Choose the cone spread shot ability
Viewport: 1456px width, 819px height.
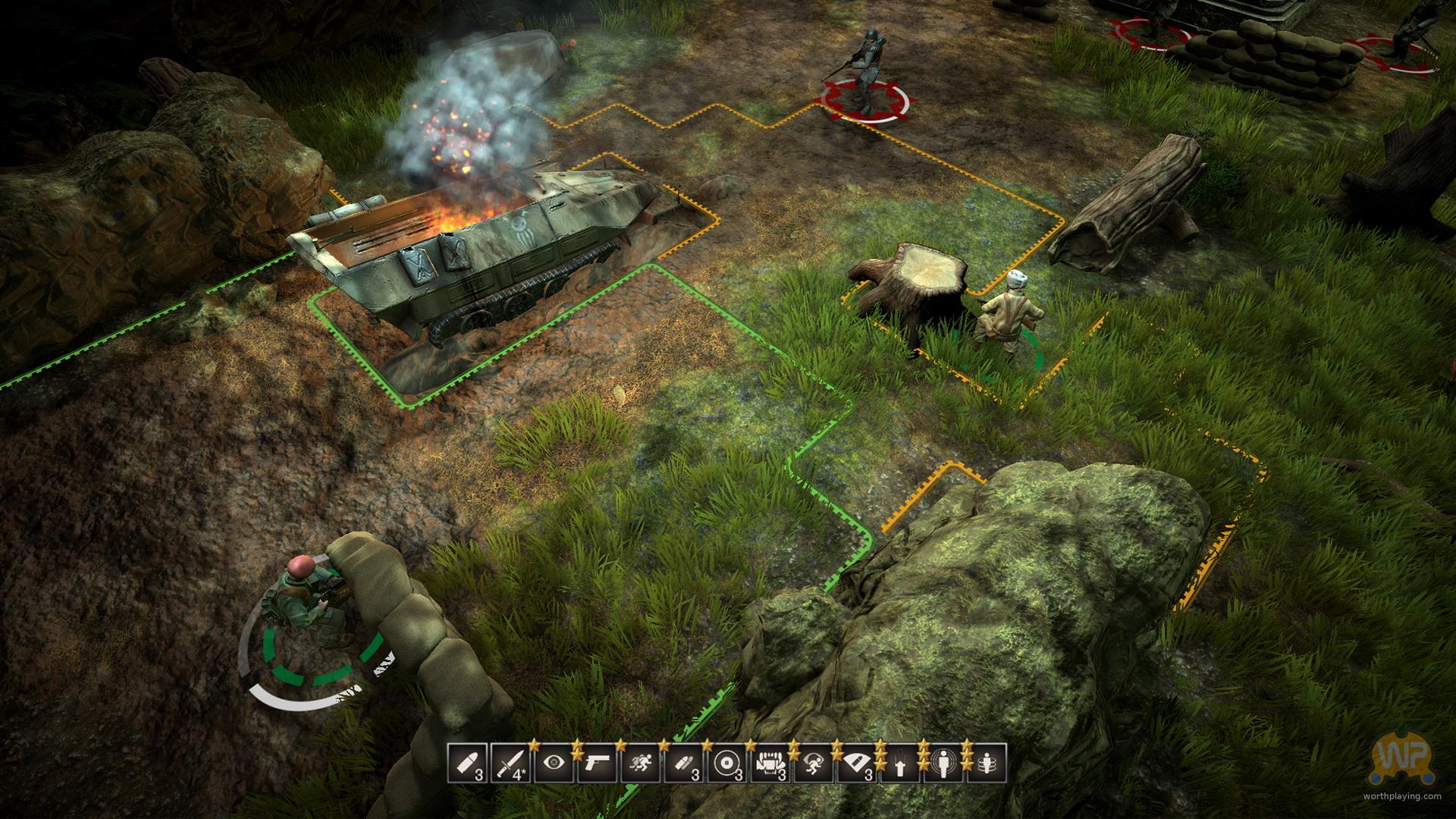pos(857,764)
